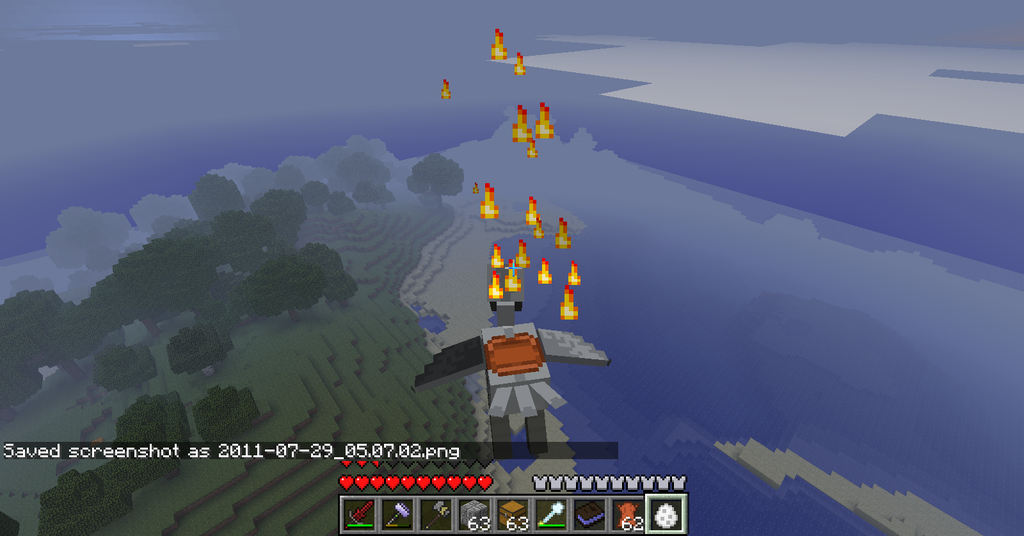
Task: Select the red sword hotbar slot
Action: pyautogui.click(x=360, y=514)
